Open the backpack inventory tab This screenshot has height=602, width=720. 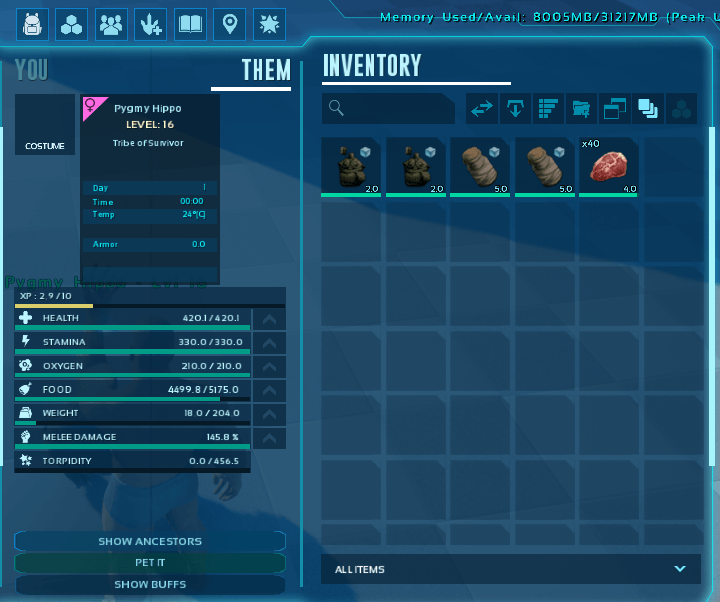[32, 24]
